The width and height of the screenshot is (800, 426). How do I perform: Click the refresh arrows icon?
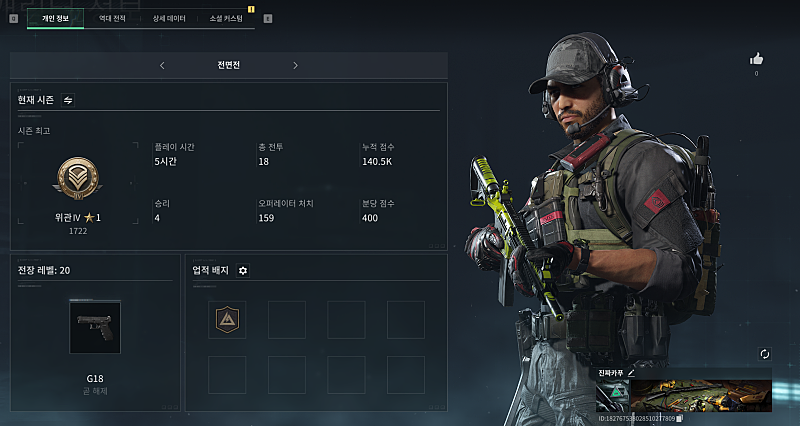[765, 354]
